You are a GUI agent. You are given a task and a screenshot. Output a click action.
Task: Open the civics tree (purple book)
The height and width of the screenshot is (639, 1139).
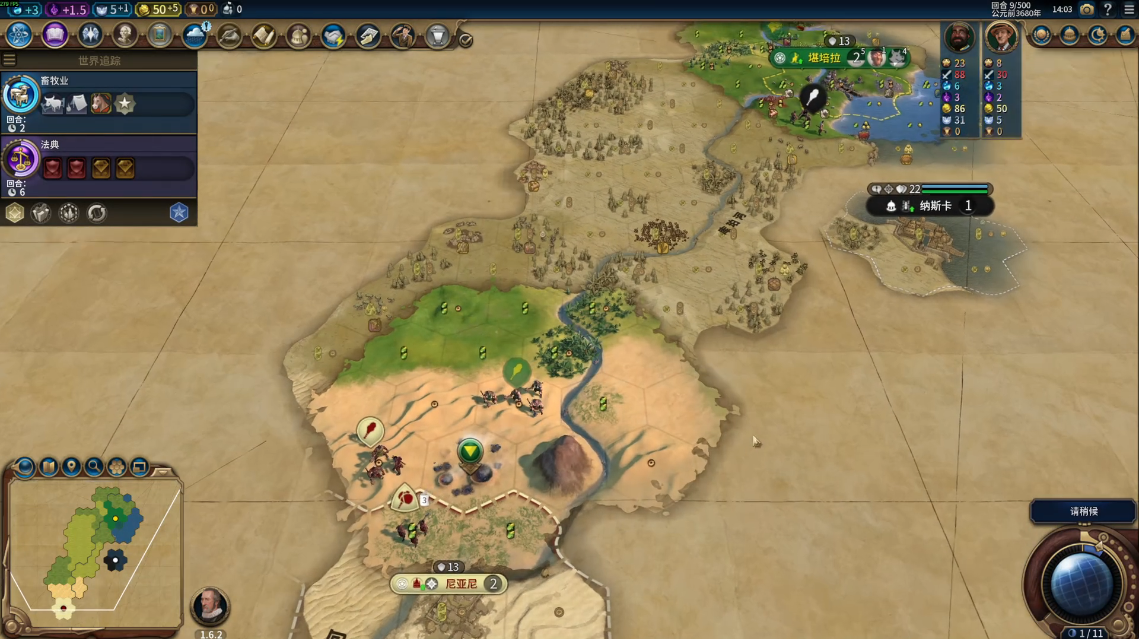(x=55, y=35)
